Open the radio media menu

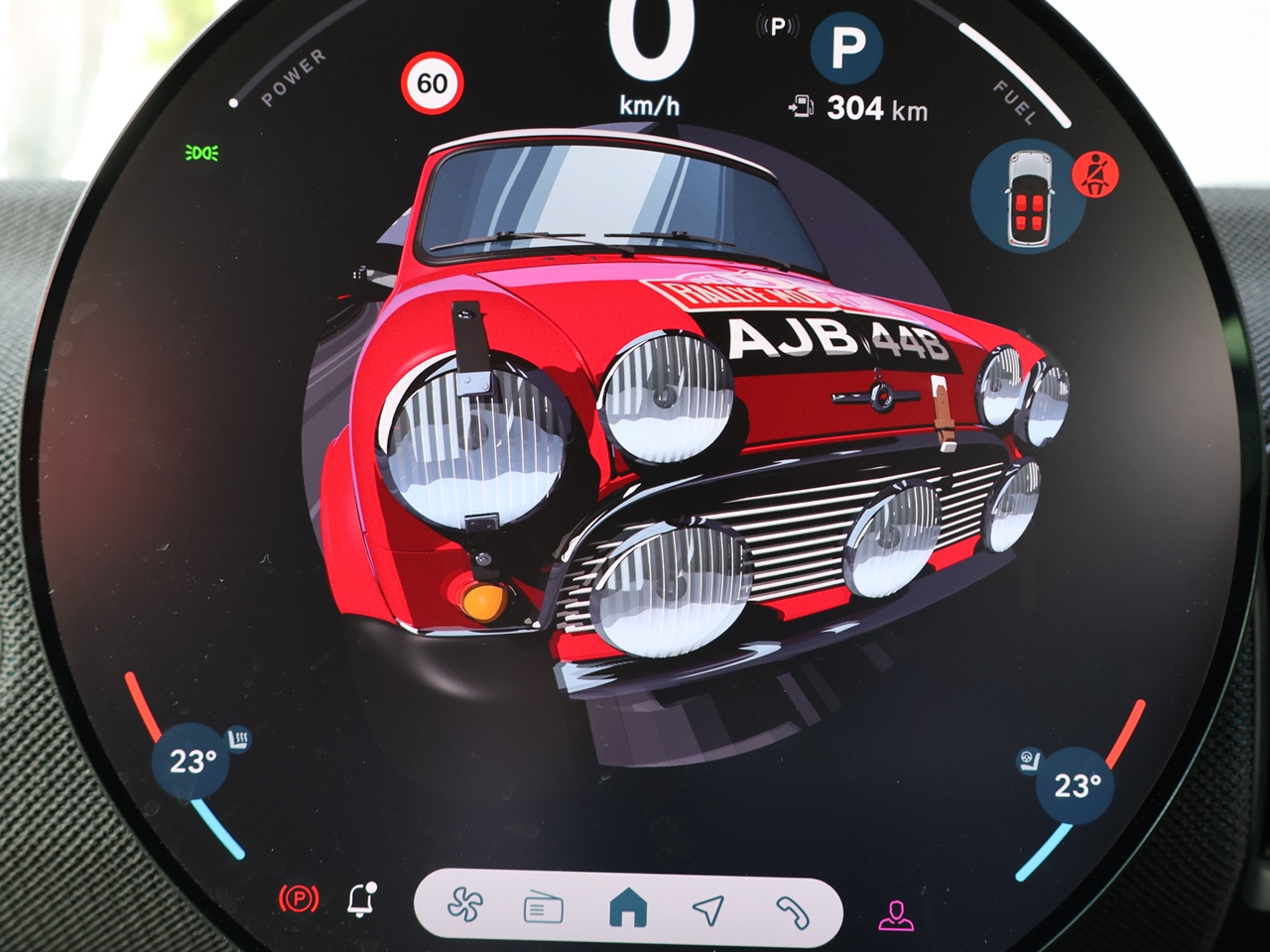point(543,908)
